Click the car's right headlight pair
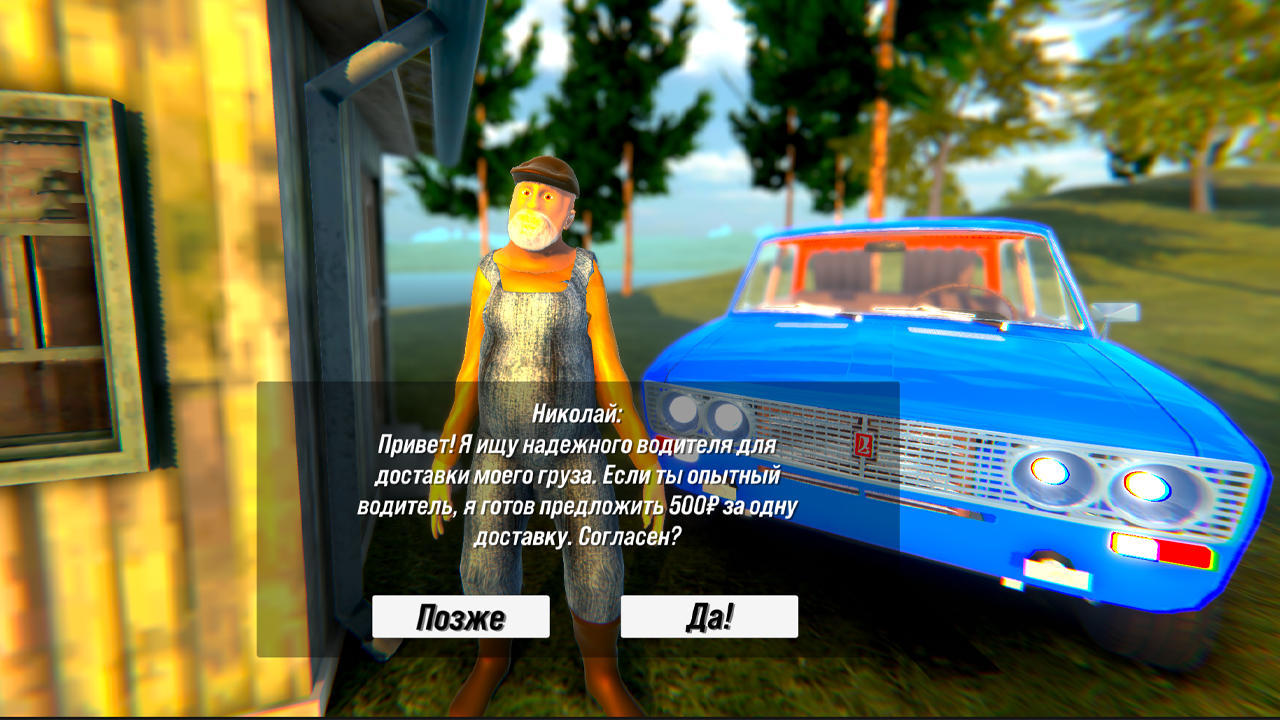The image size is (1280, 720). [x=1090, y=480]
